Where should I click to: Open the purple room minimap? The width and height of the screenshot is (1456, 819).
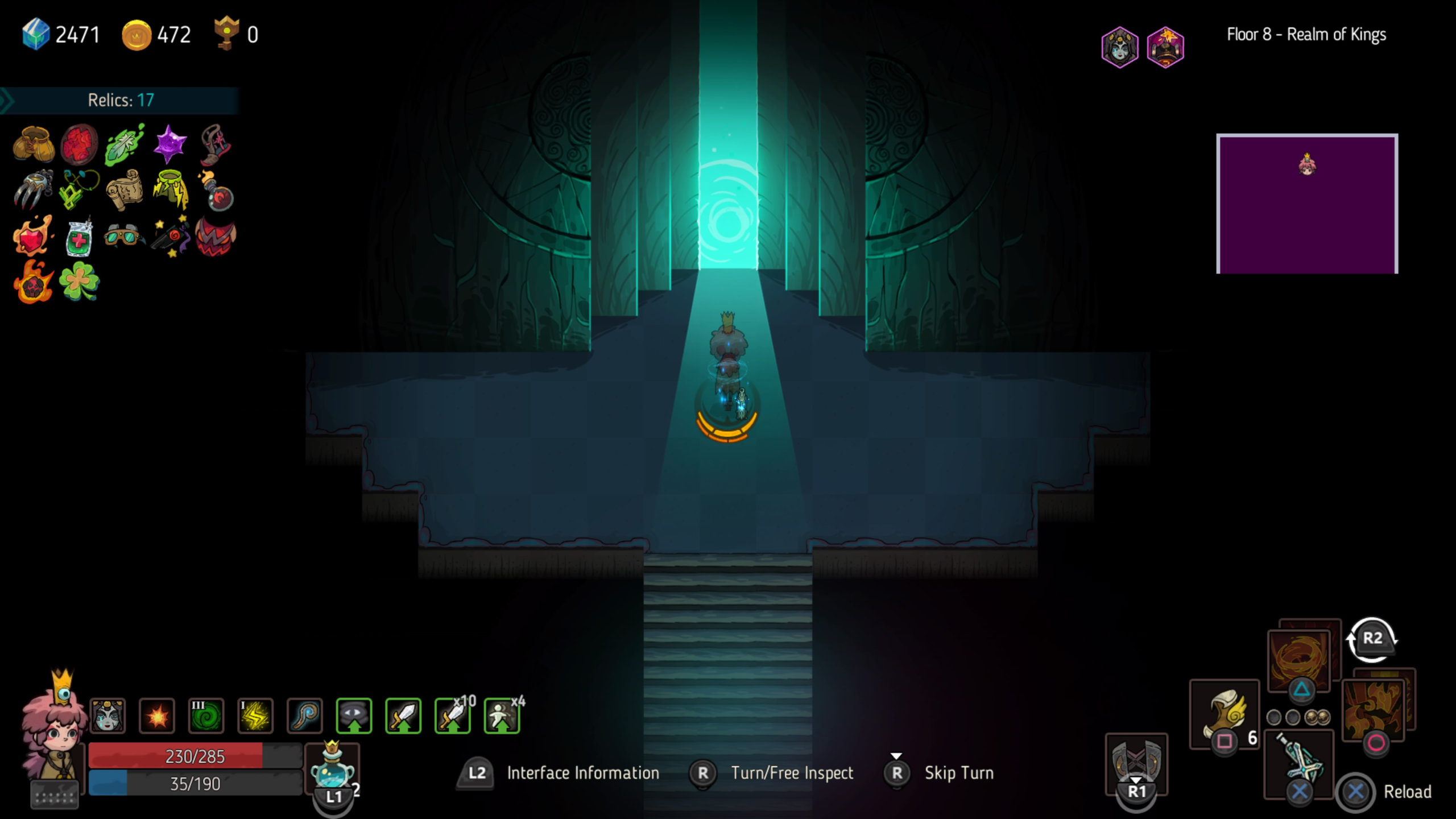click(x=1306, y=204)
